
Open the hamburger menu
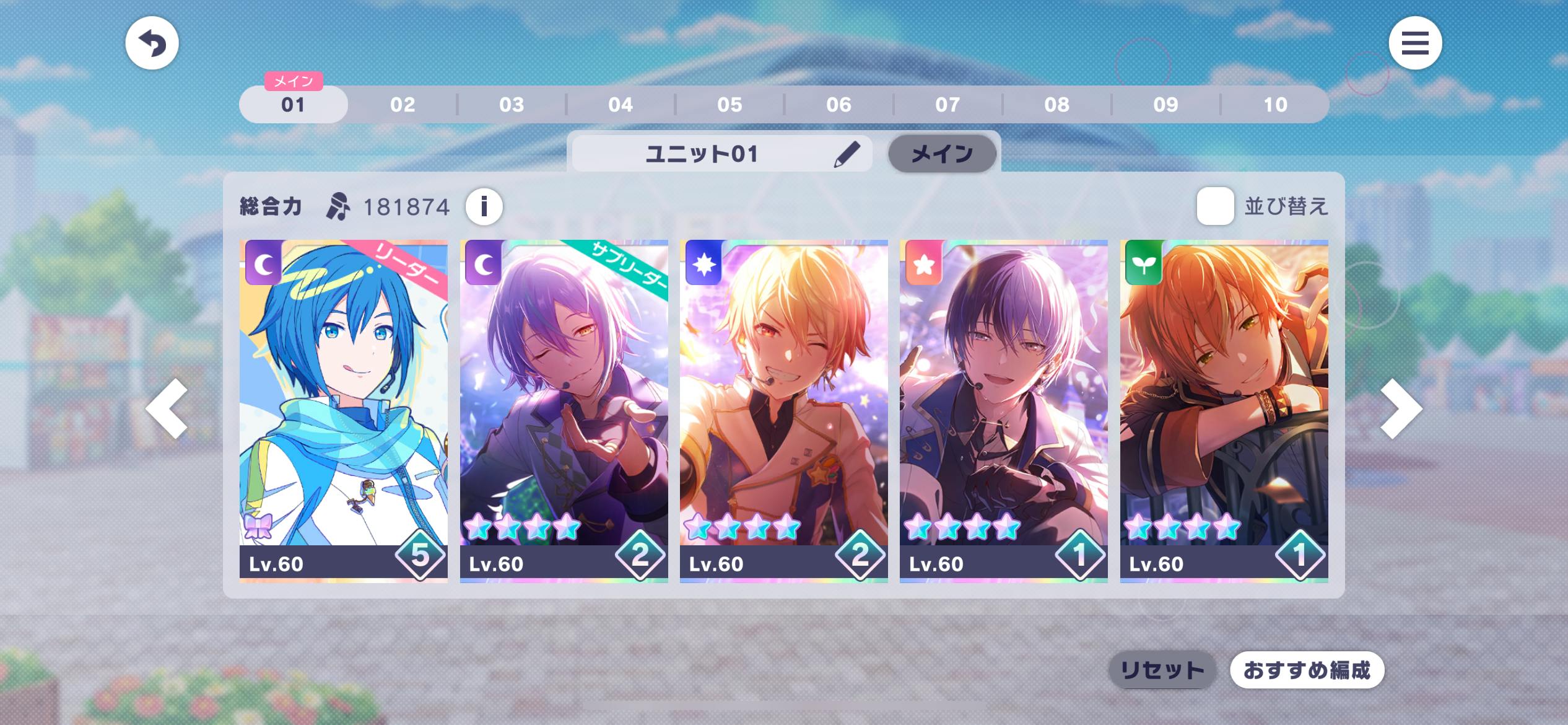[x=1415, y=43]
